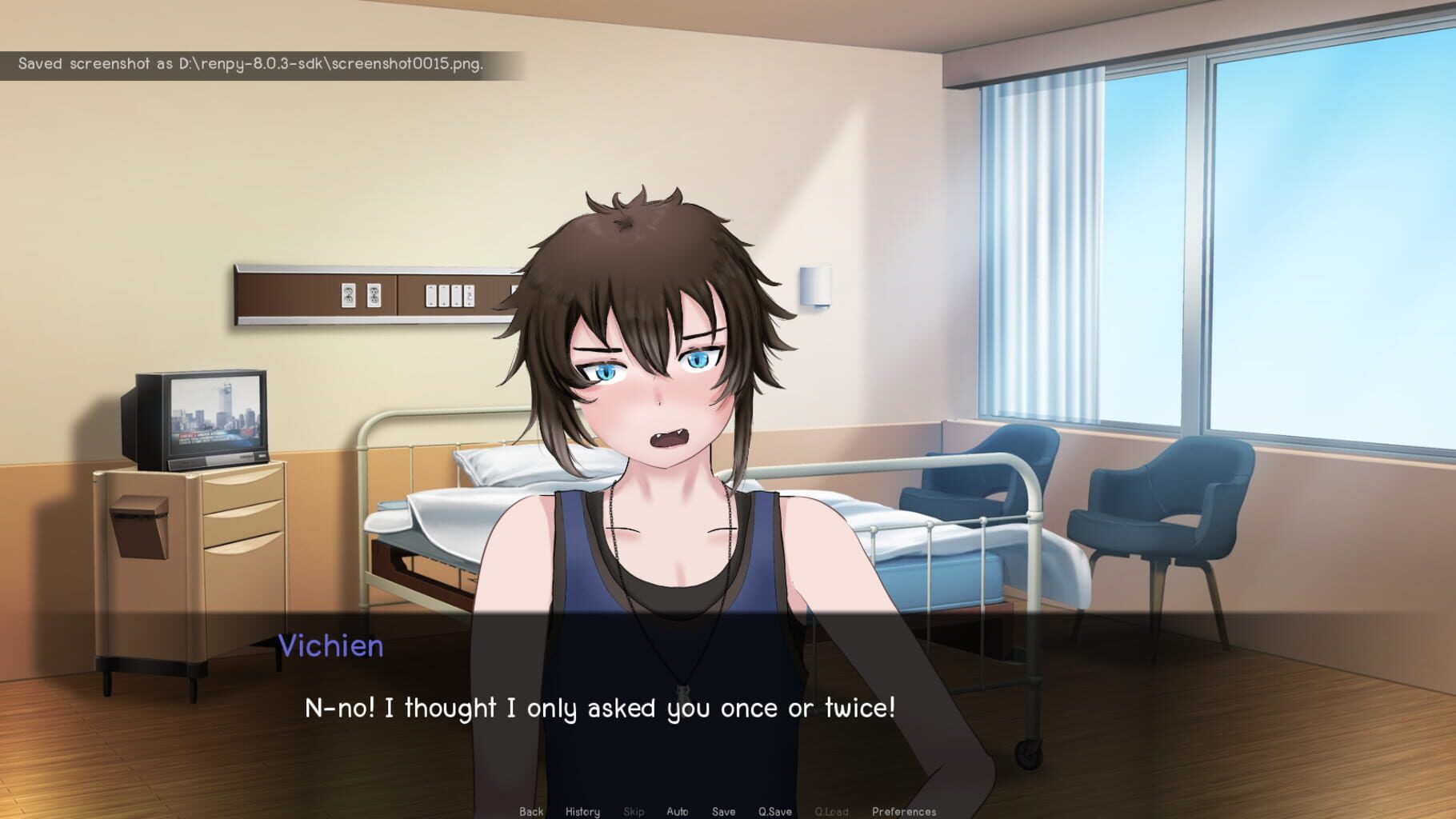Image resolution: width=1456 pixels, height=819 pixels.
Task: Enable Skip mode
Action: (634, 810)
